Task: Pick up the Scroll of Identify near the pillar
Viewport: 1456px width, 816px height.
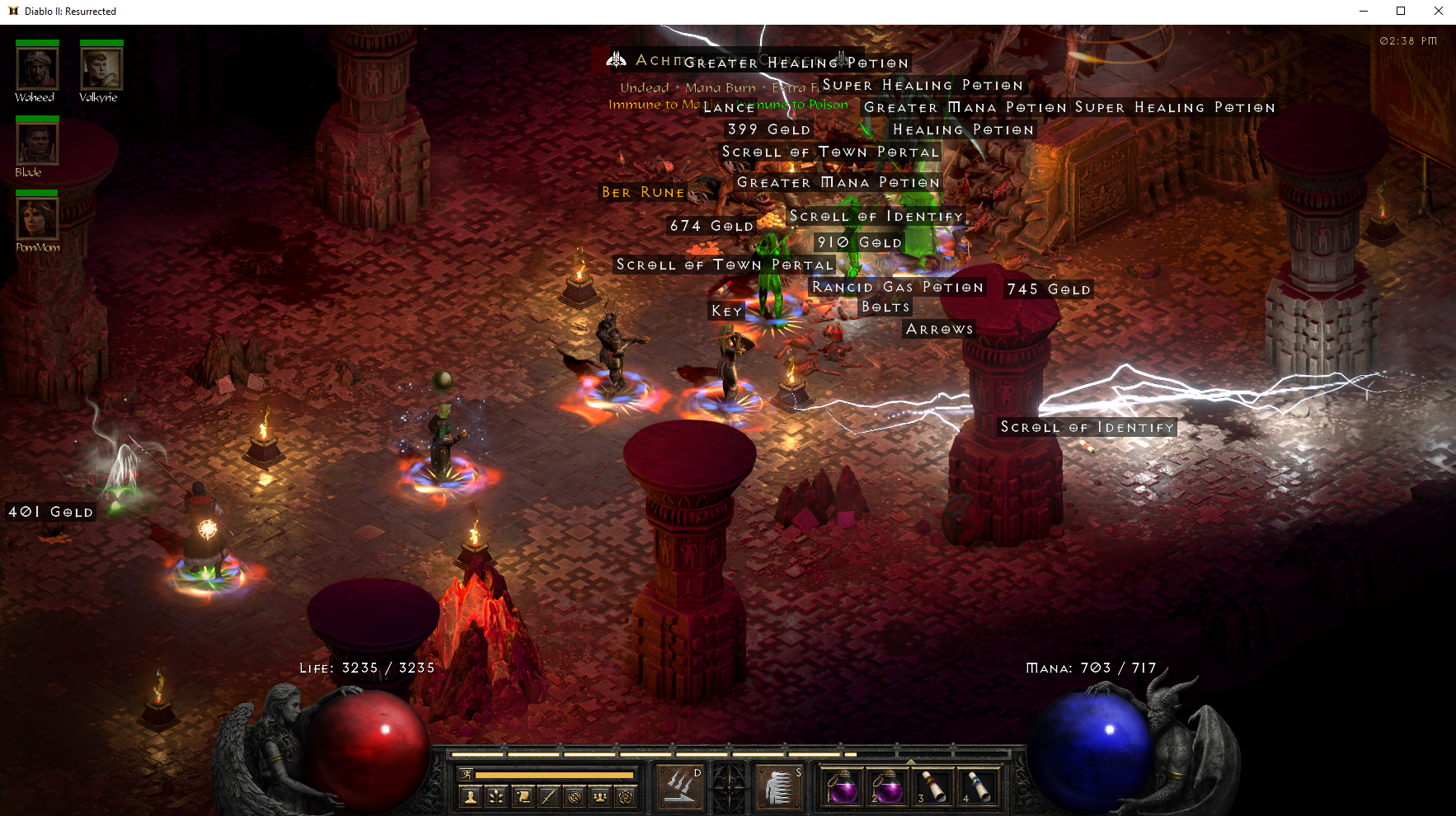Action: (1087, 427)
